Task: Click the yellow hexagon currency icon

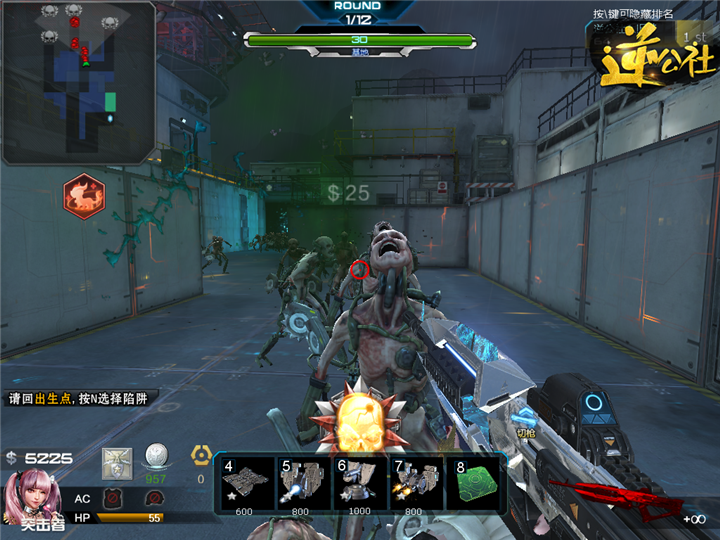Action: 200,457
